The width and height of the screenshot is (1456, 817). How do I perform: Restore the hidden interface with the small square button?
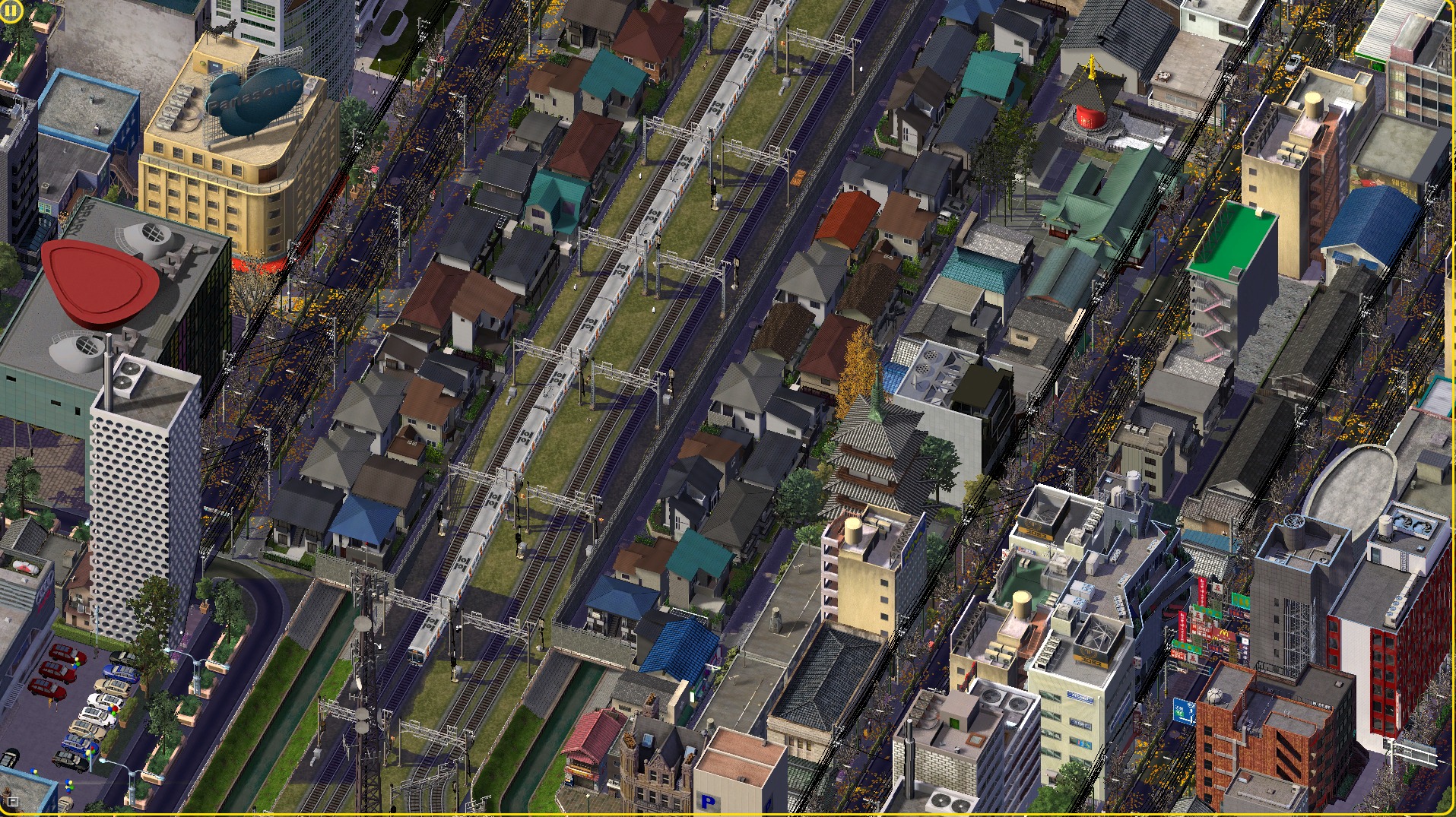point(12,801)
